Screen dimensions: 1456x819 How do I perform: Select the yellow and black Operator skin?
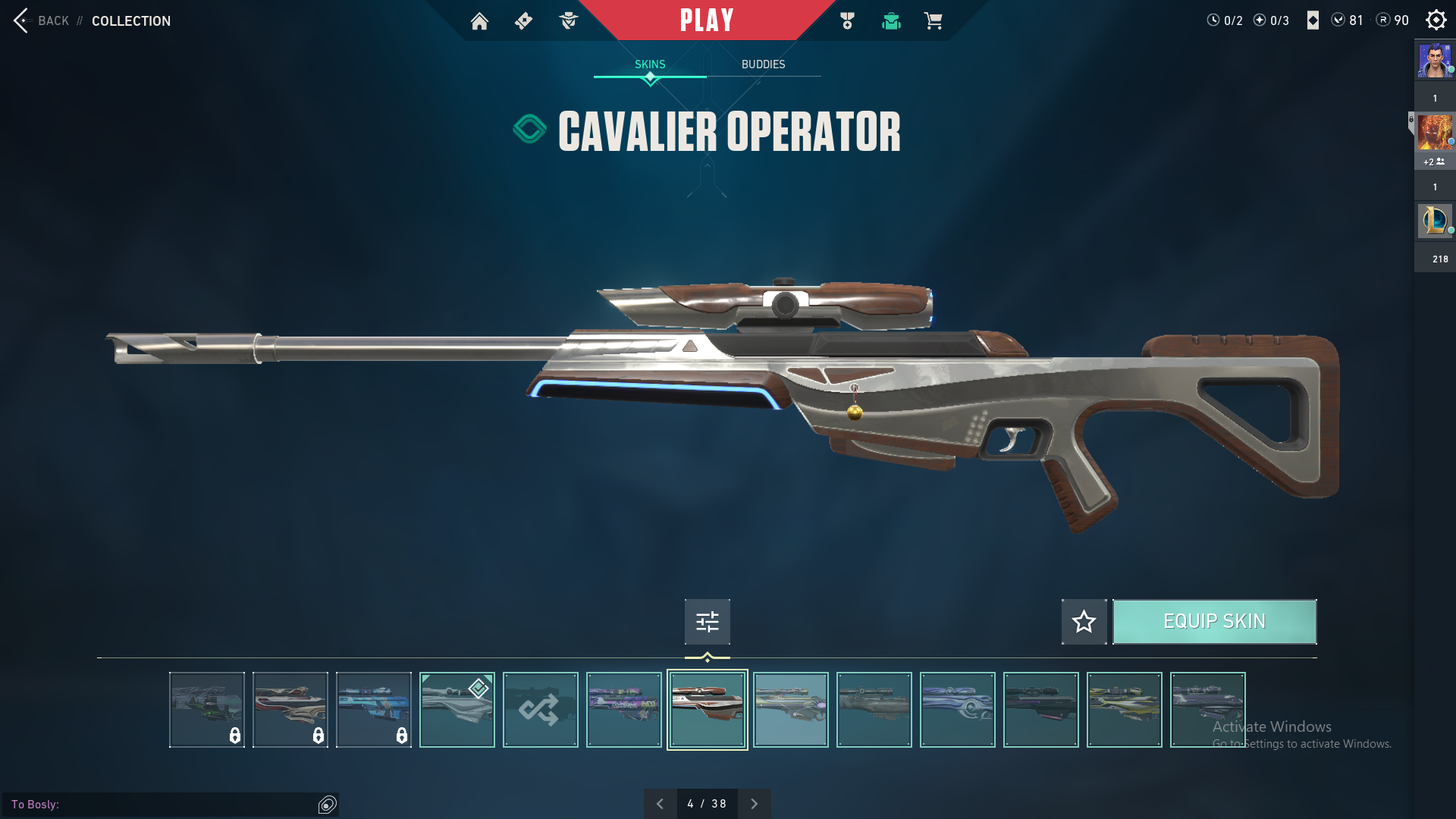click(x=1124, y=710)
